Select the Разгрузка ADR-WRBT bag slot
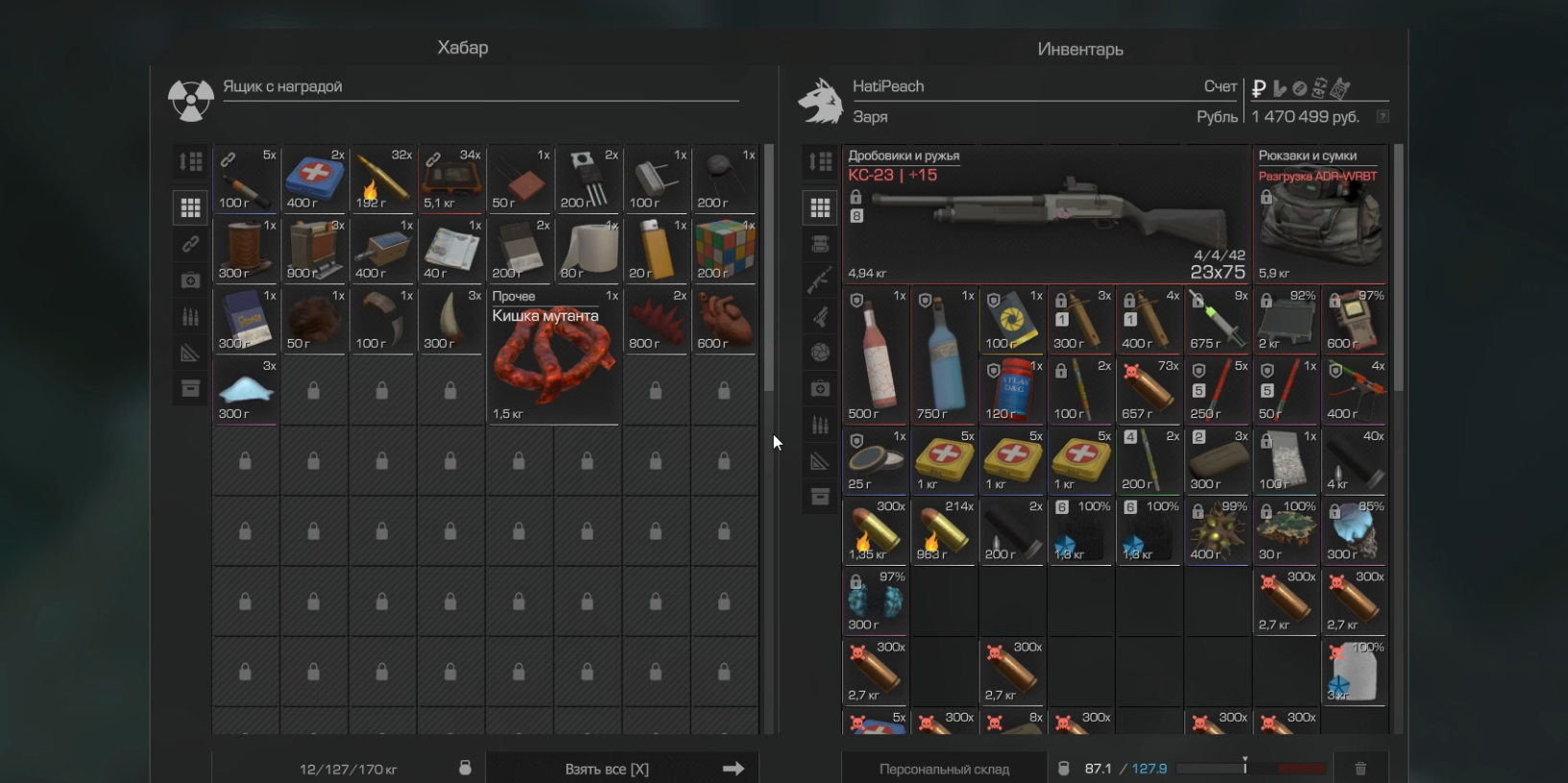This screenshot has height=783, width=1568. [1321, 214]
